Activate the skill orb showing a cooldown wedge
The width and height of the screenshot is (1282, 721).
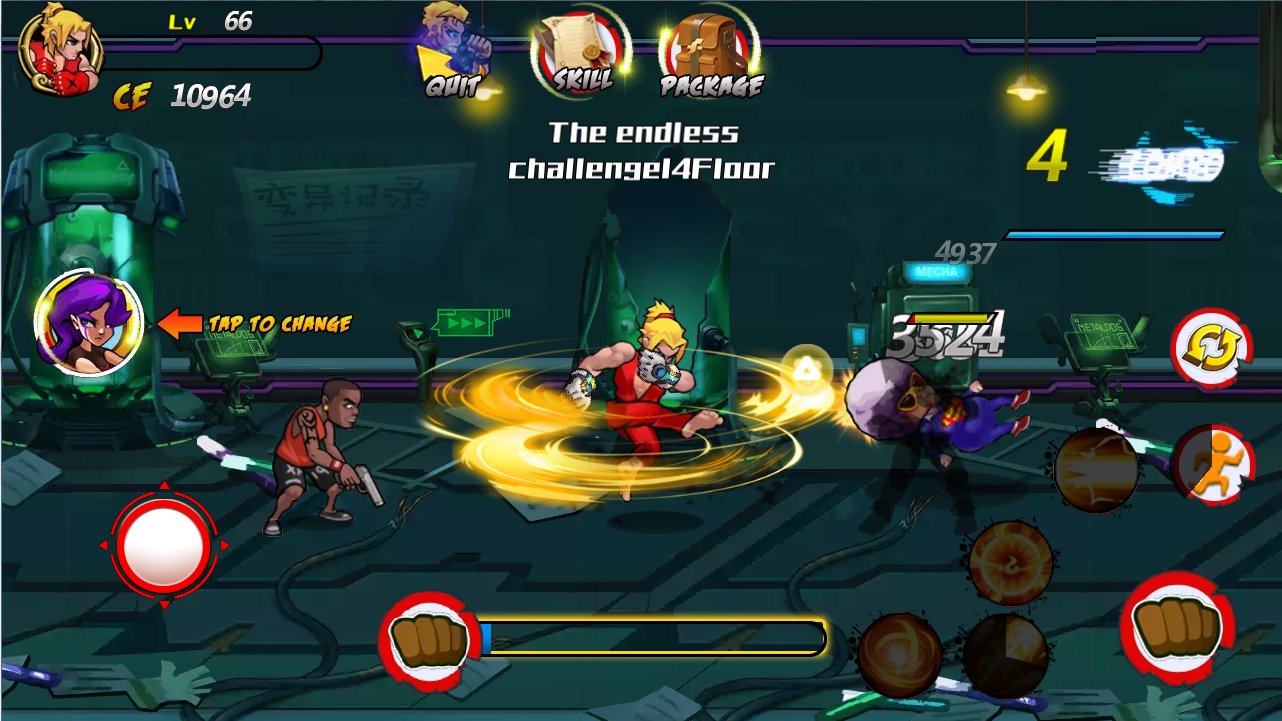click(1005, 655)
